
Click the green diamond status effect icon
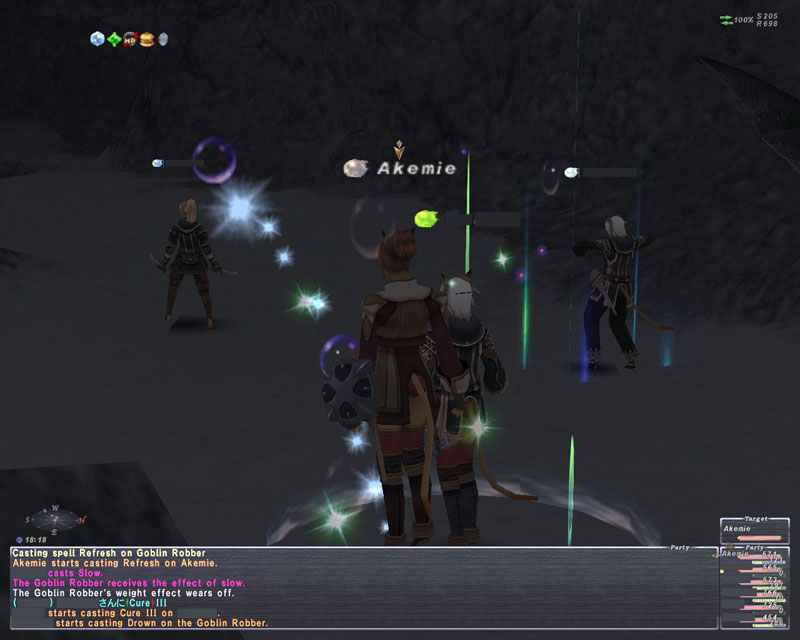(x=113, y=39)
